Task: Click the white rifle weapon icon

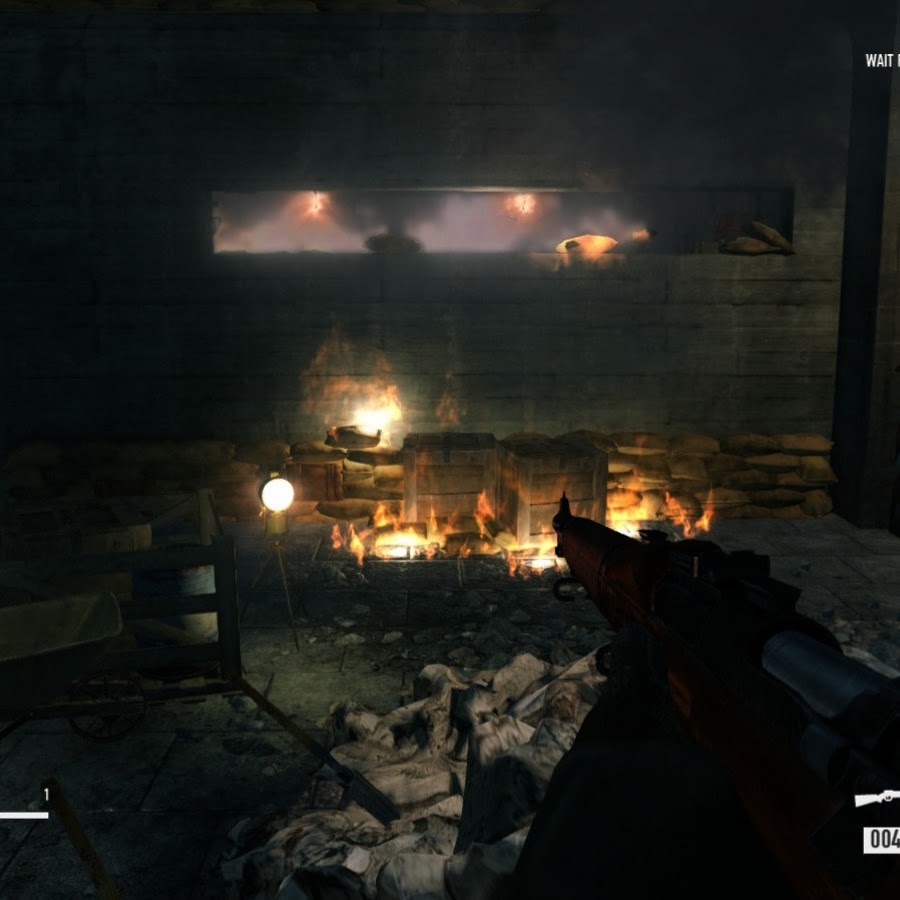Action: click(878, 798)
